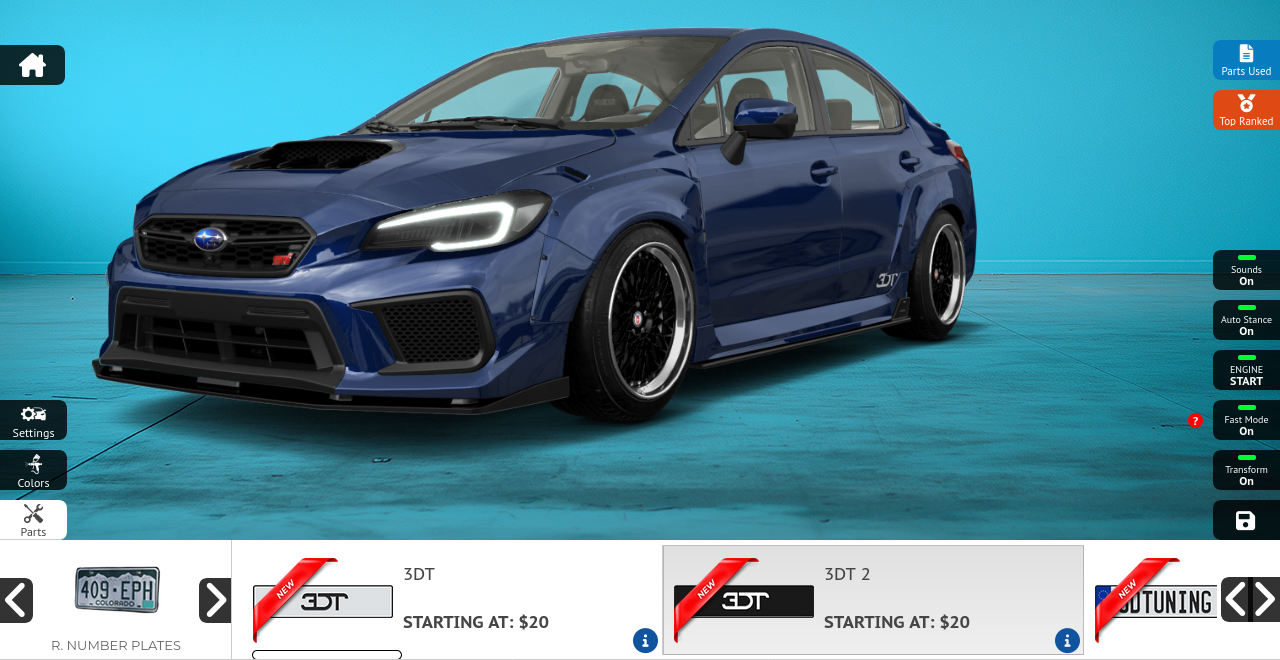This screenshot has width=1280, height=660.
Task: Click the R. Number Plates category image
Action: pyautogui.click(x=117, y=590)
